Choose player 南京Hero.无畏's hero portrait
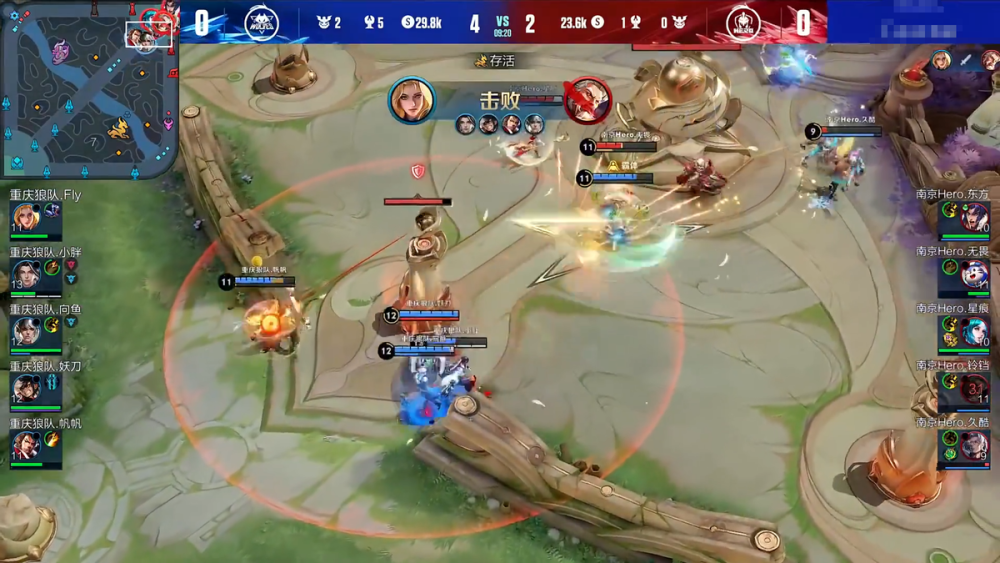Image resolution: width=1000 pixels, height=563 pixels. tap(974, 275)
